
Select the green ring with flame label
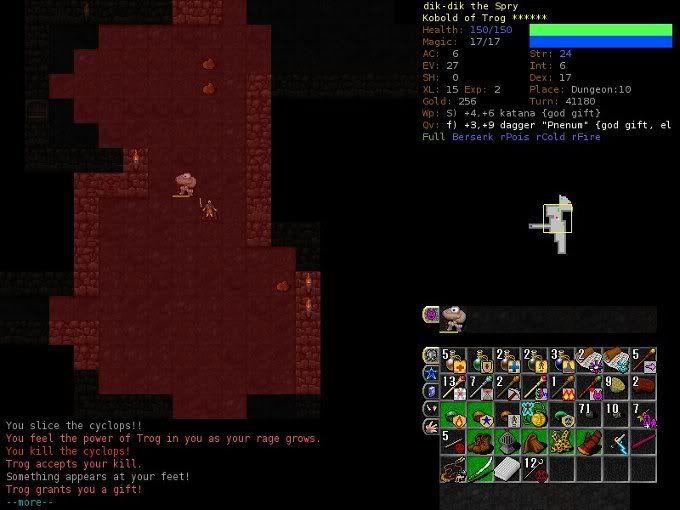[x=453, y=415]
